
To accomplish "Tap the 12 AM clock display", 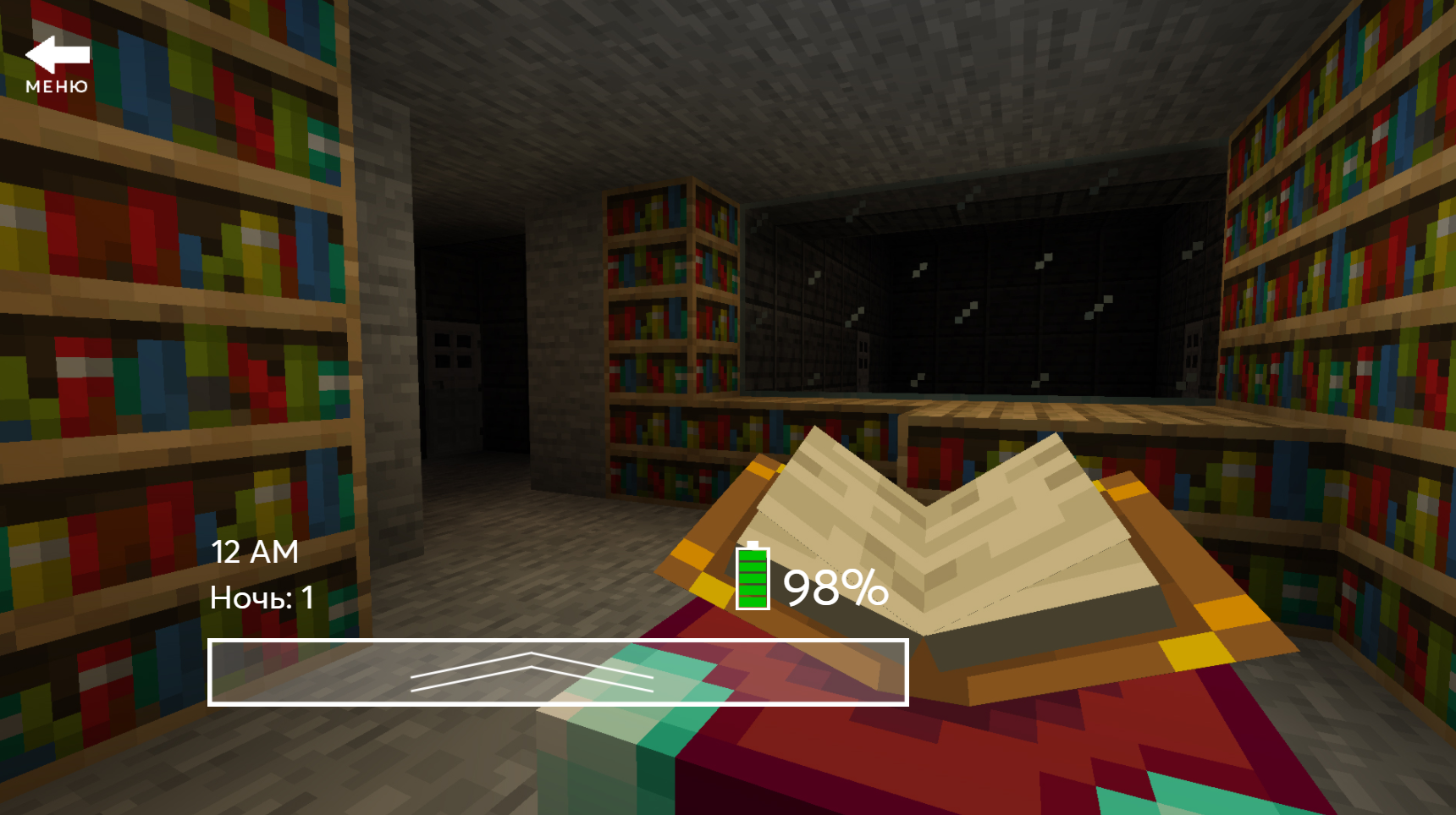I will pos(254,552).
